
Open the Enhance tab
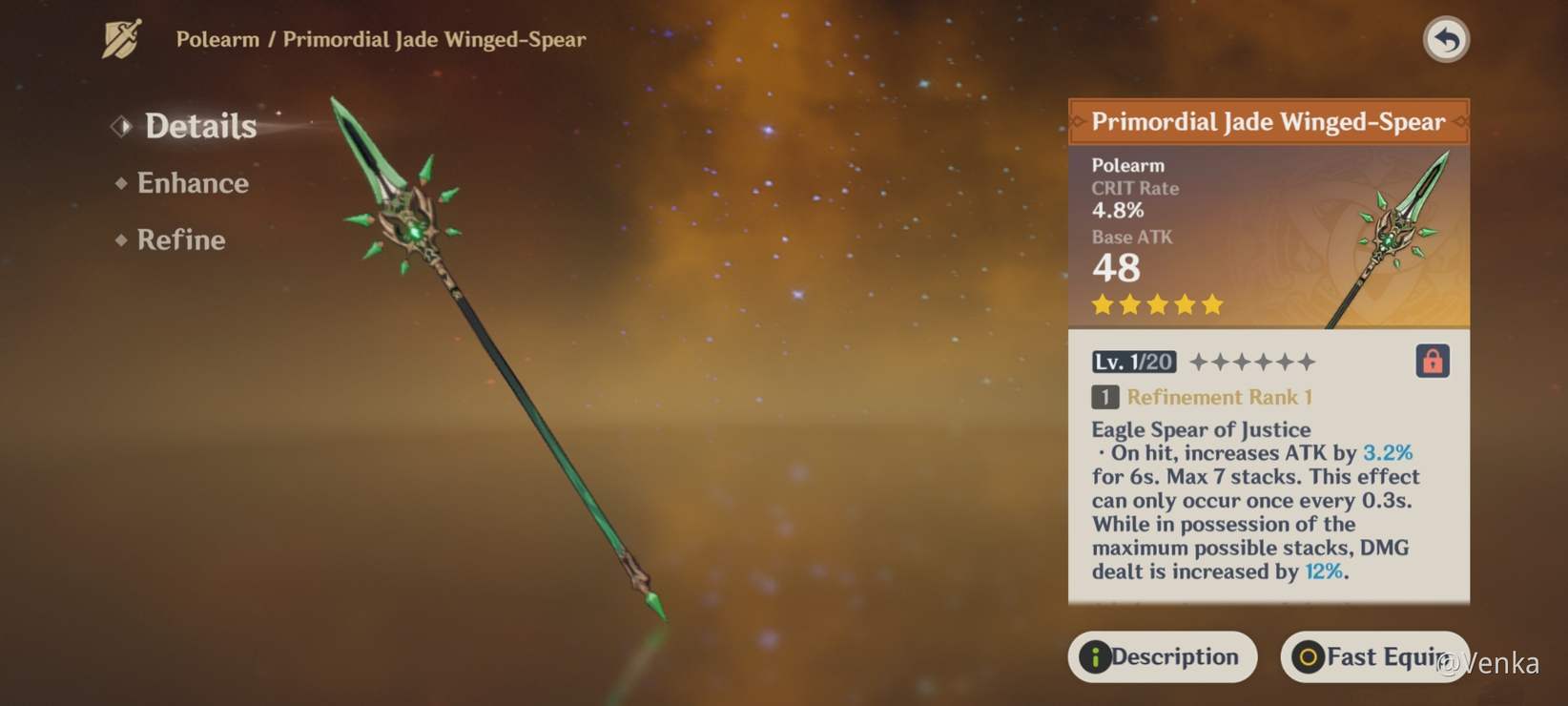pyautogui.click(x=192, y=183)
